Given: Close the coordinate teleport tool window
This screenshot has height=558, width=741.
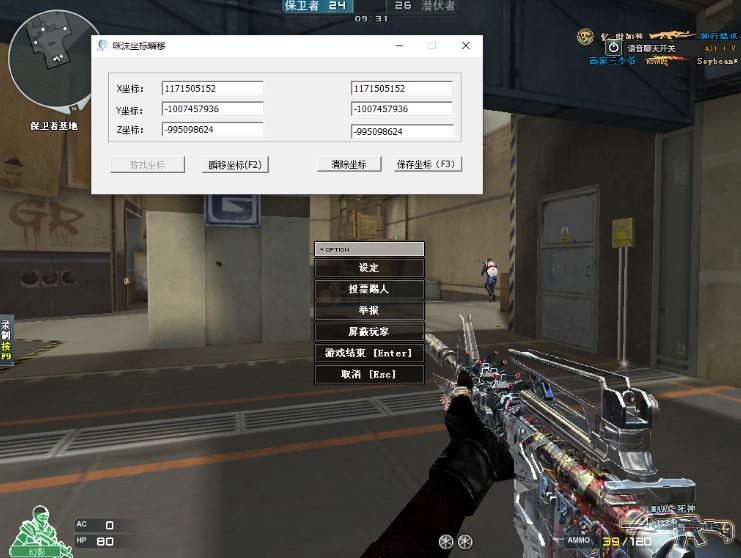Looking at the screenshot, I should (465, 46).
